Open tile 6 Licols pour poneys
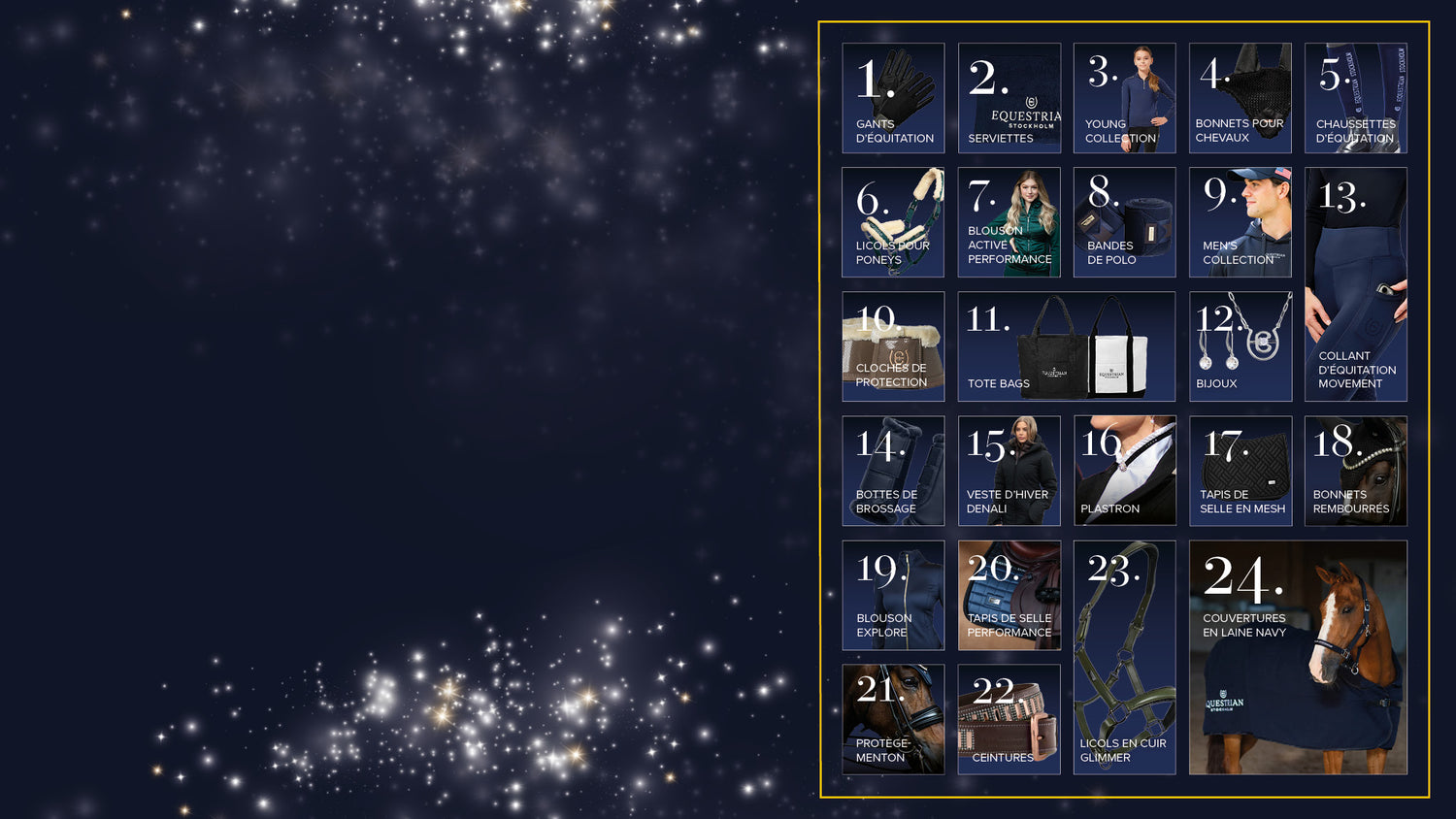The width and height of the screenshot is (1456, 819). (x=893, y=222)
